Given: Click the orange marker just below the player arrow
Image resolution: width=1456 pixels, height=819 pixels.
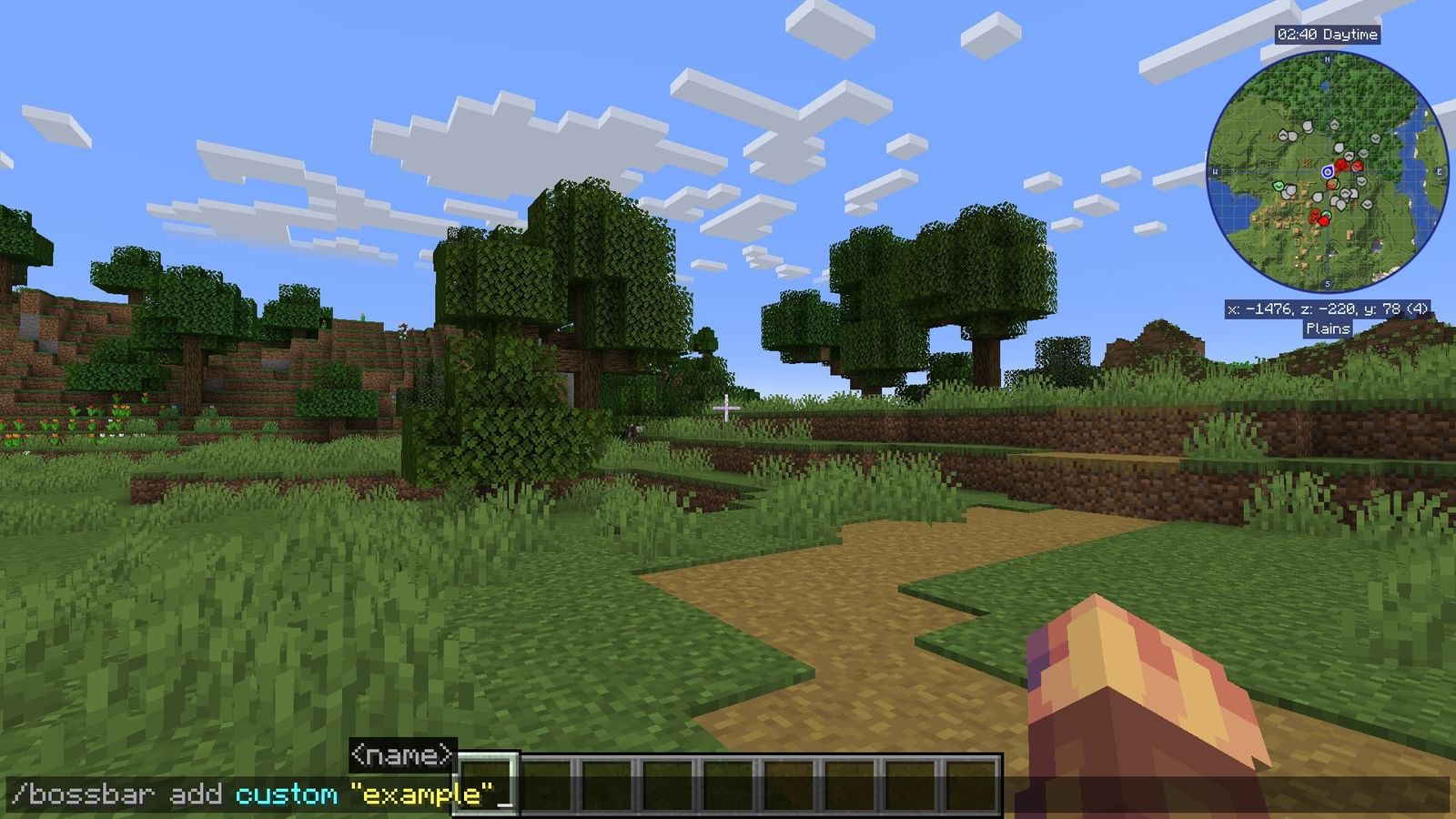Looking at the screenshot, I should pos(1331,183).
